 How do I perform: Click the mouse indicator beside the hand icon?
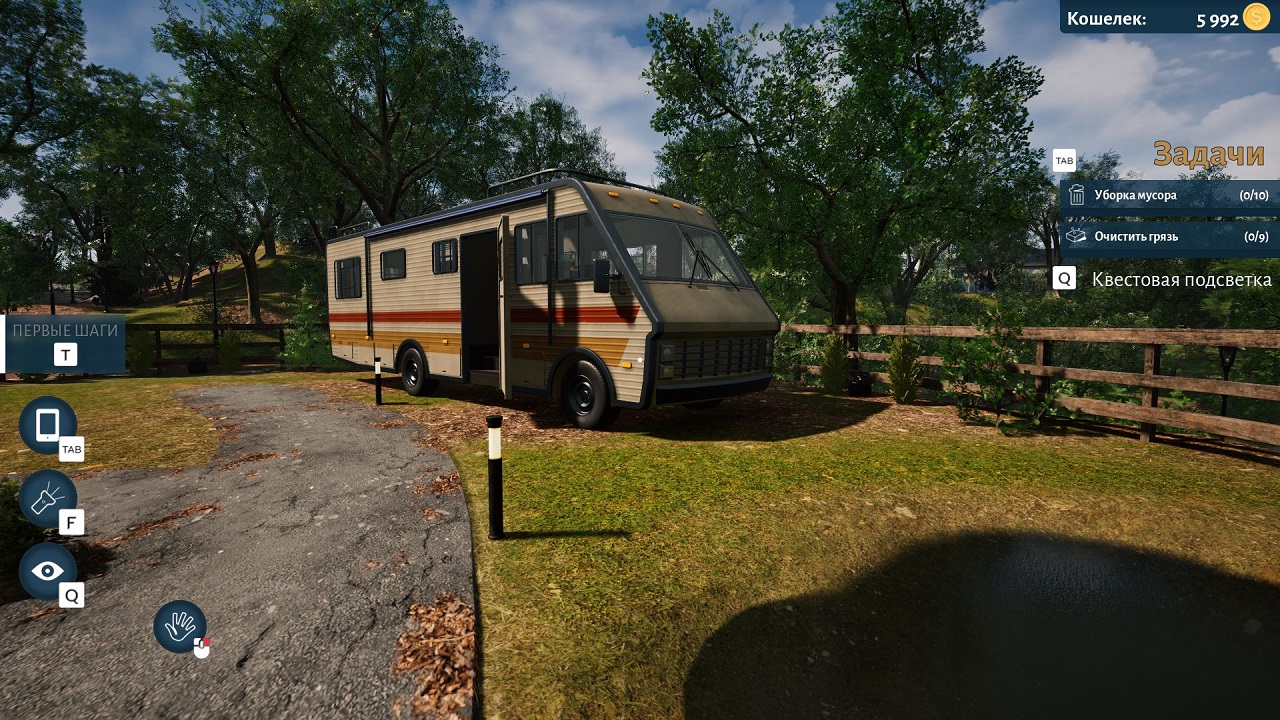200,648
